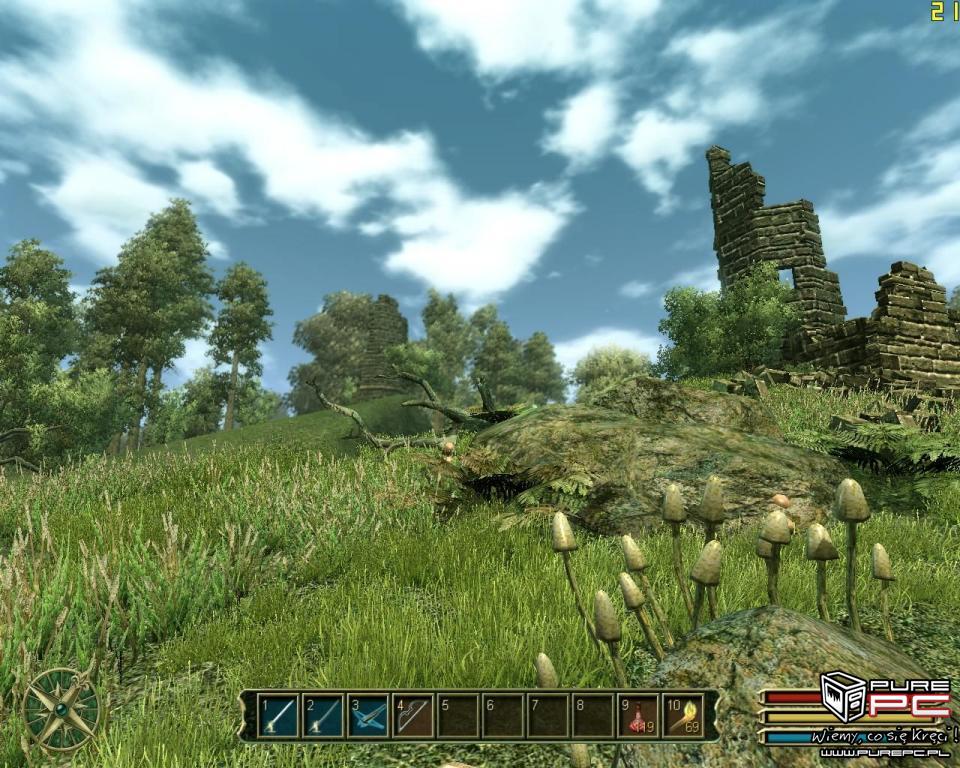Equip the crossbow in slot 3
This screenshot has height=768, width=960.
coord(368,716)
